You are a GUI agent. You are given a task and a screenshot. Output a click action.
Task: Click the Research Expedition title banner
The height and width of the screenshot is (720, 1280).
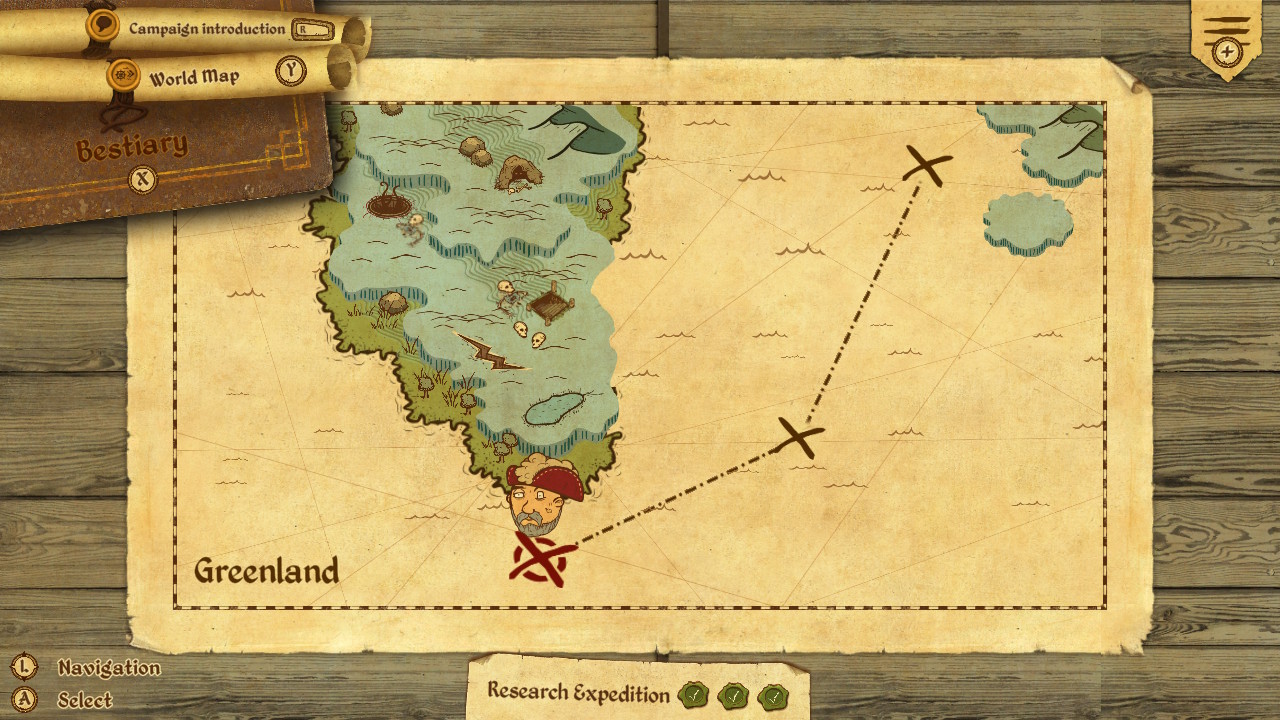pyautogui.click(x=577, y=692)
